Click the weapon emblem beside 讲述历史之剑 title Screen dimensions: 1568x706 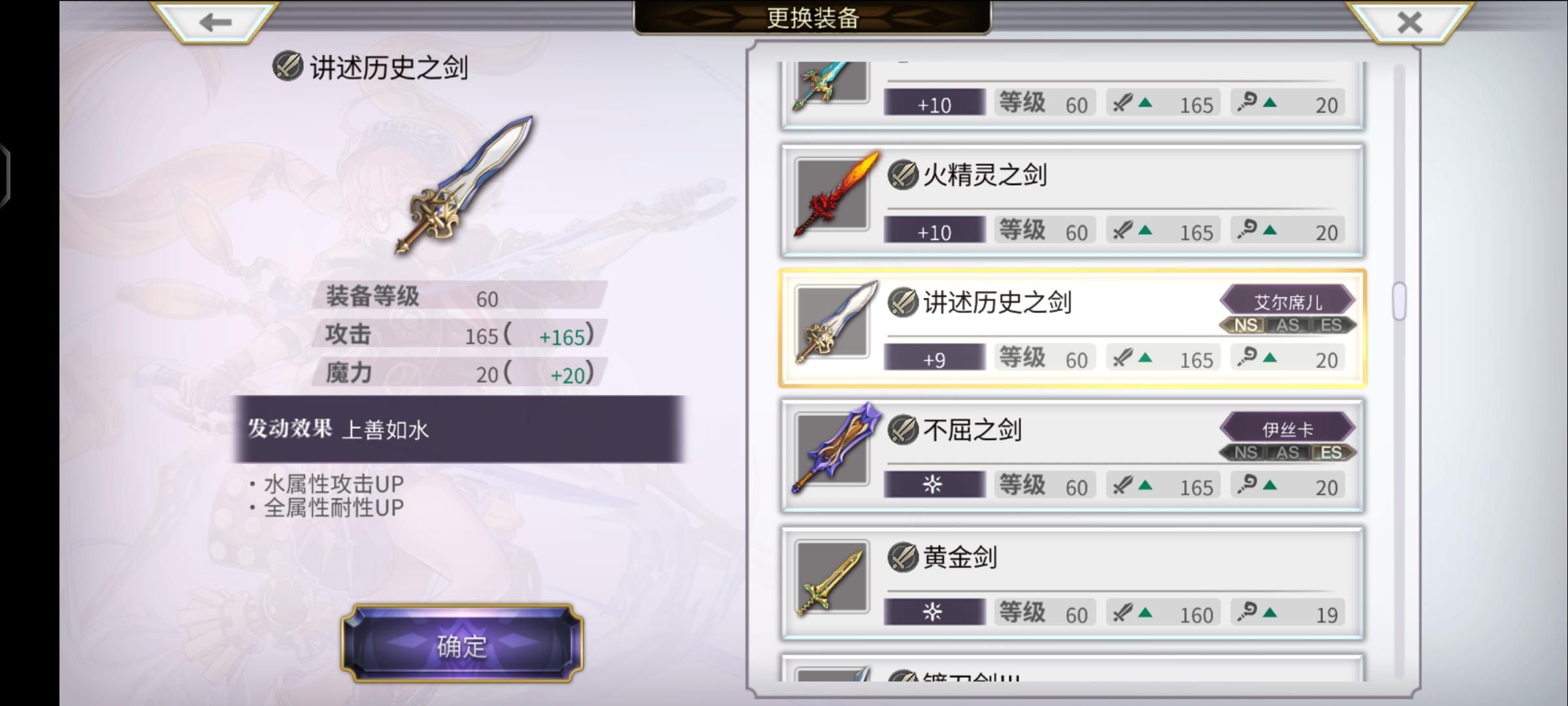click(x=288, y=67)
